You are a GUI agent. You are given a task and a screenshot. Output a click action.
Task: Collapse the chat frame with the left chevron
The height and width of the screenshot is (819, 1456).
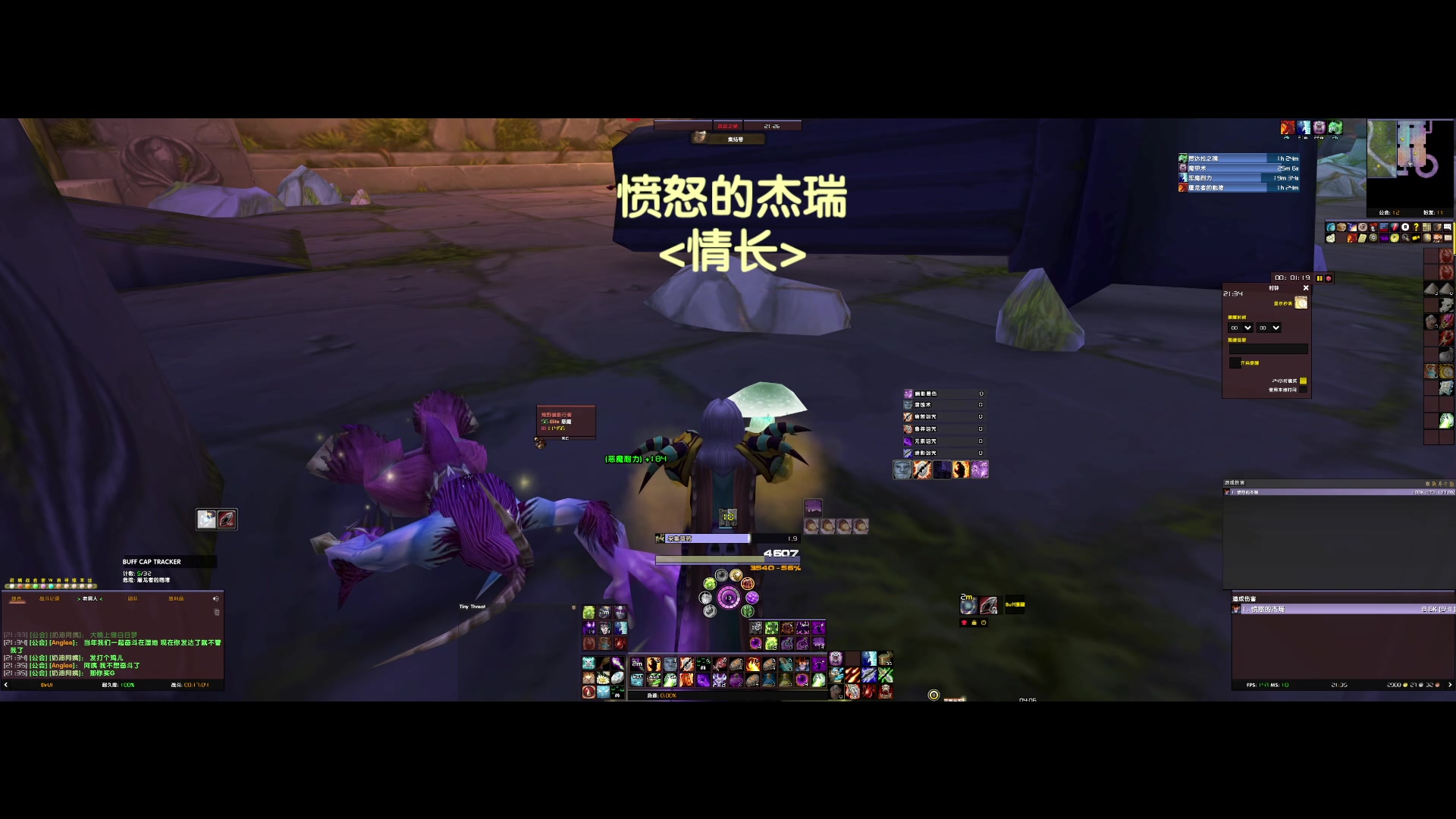[5, 685]
